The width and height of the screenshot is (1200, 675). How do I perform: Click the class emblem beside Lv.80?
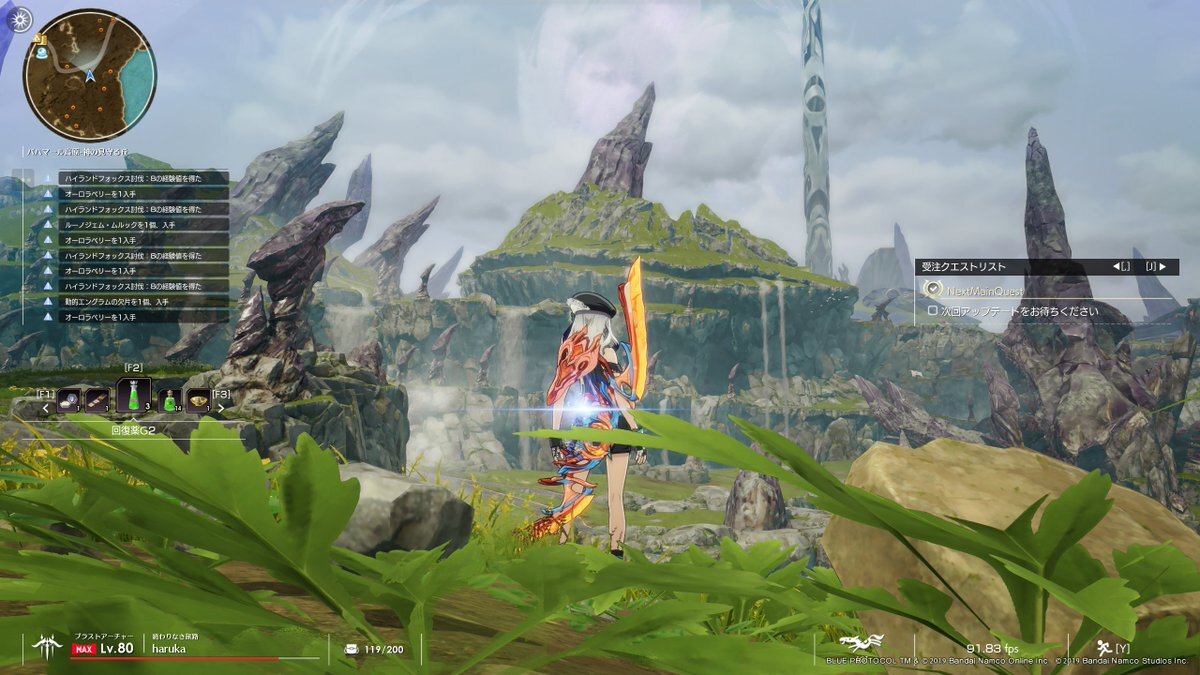pos(46,646)
